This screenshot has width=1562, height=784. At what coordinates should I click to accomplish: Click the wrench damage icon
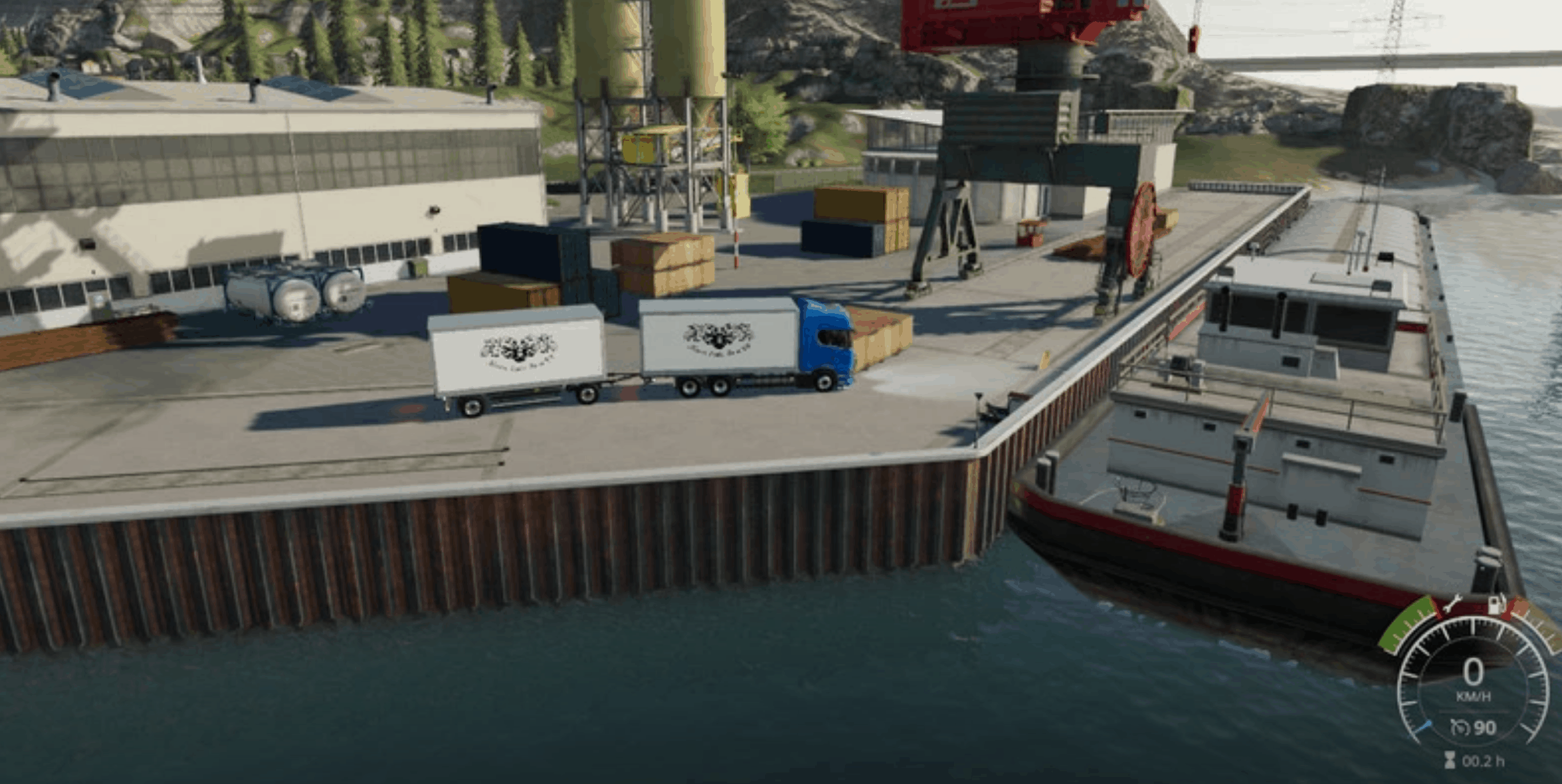click(1452, 604)
